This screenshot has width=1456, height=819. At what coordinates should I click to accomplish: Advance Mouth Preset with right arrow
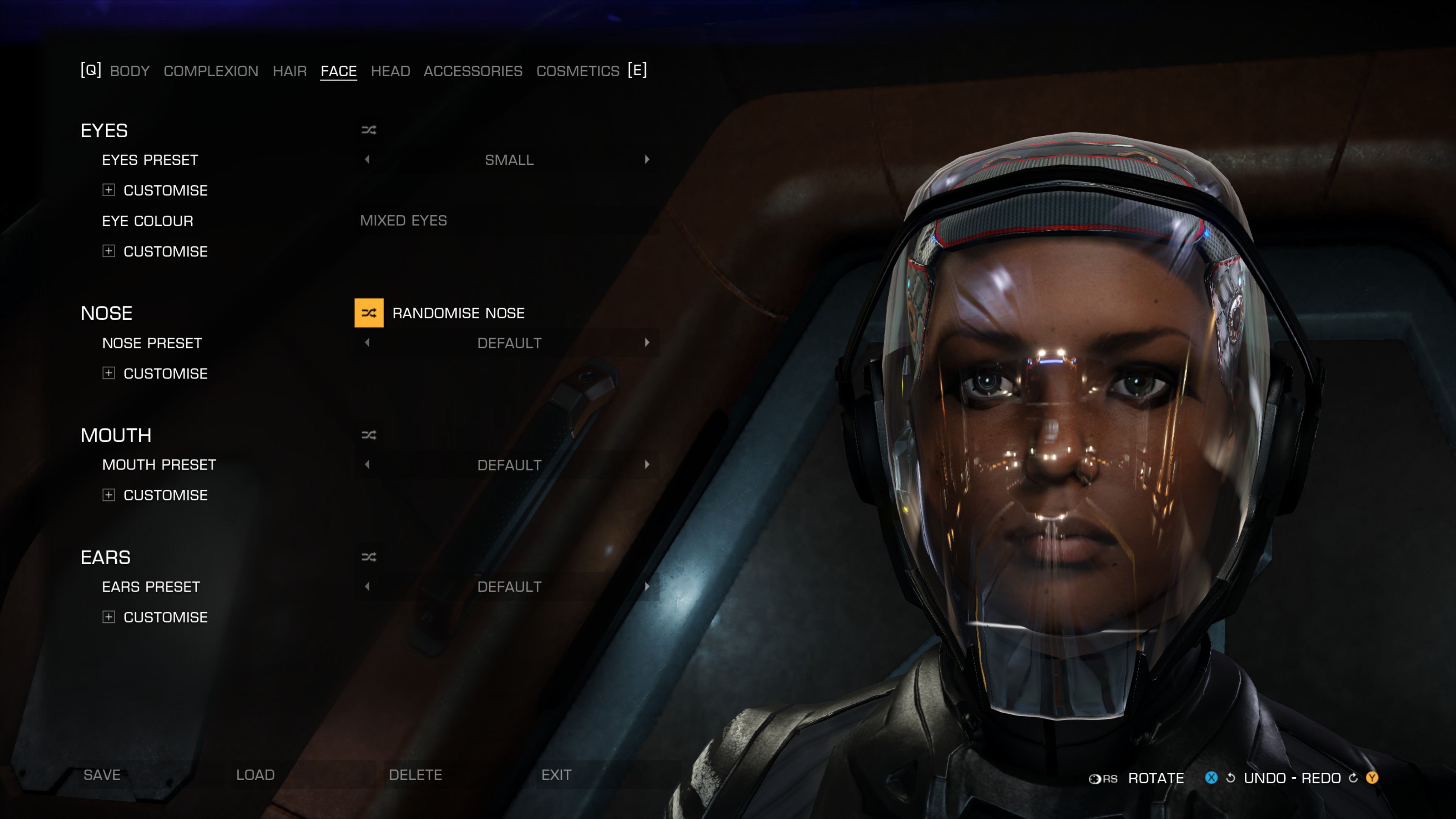tap(646, 464)
